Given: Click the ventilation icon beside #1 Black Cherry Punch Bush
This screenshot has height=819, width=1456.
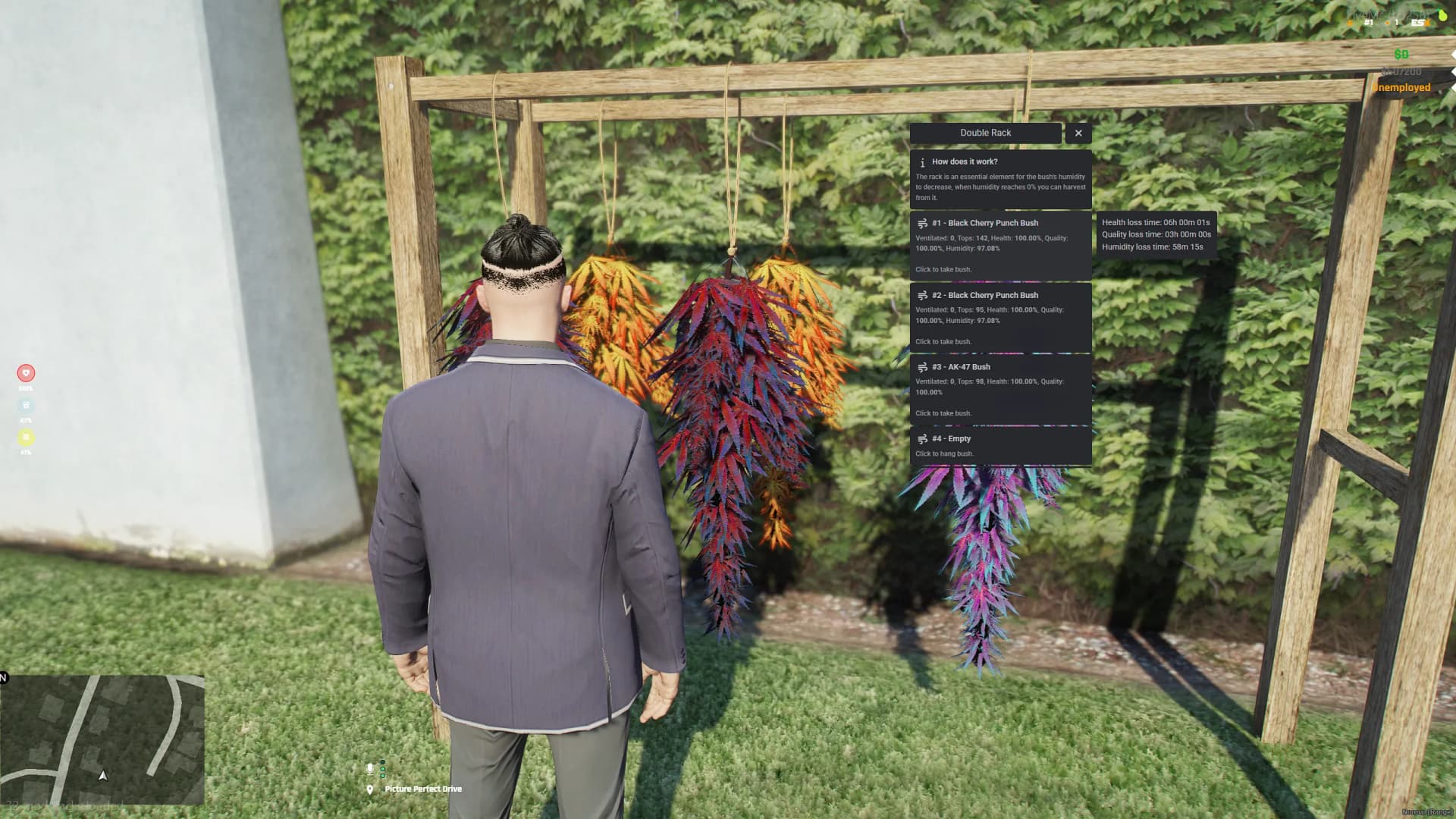Looking at the screenshot, I should 922,223.
